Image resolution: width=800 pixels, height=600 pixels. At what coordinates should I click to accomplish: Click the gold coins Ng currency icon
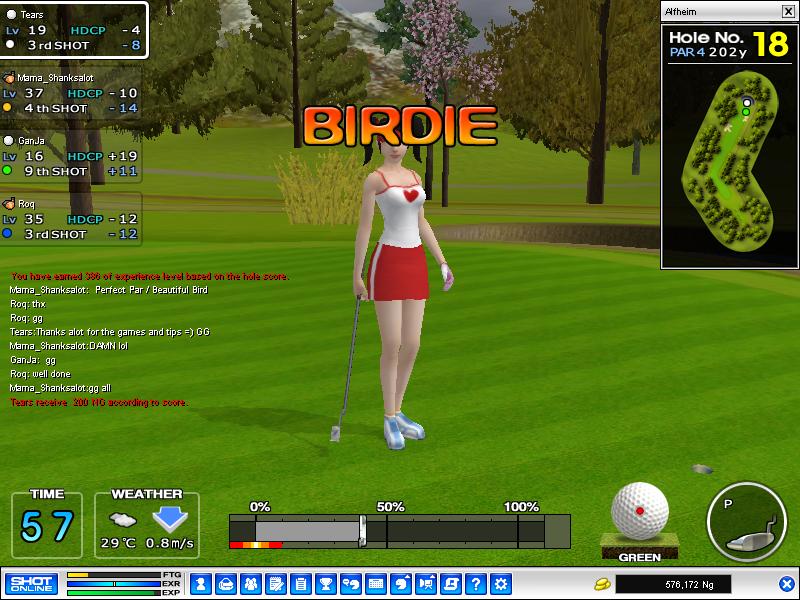(x=601, y=583)
